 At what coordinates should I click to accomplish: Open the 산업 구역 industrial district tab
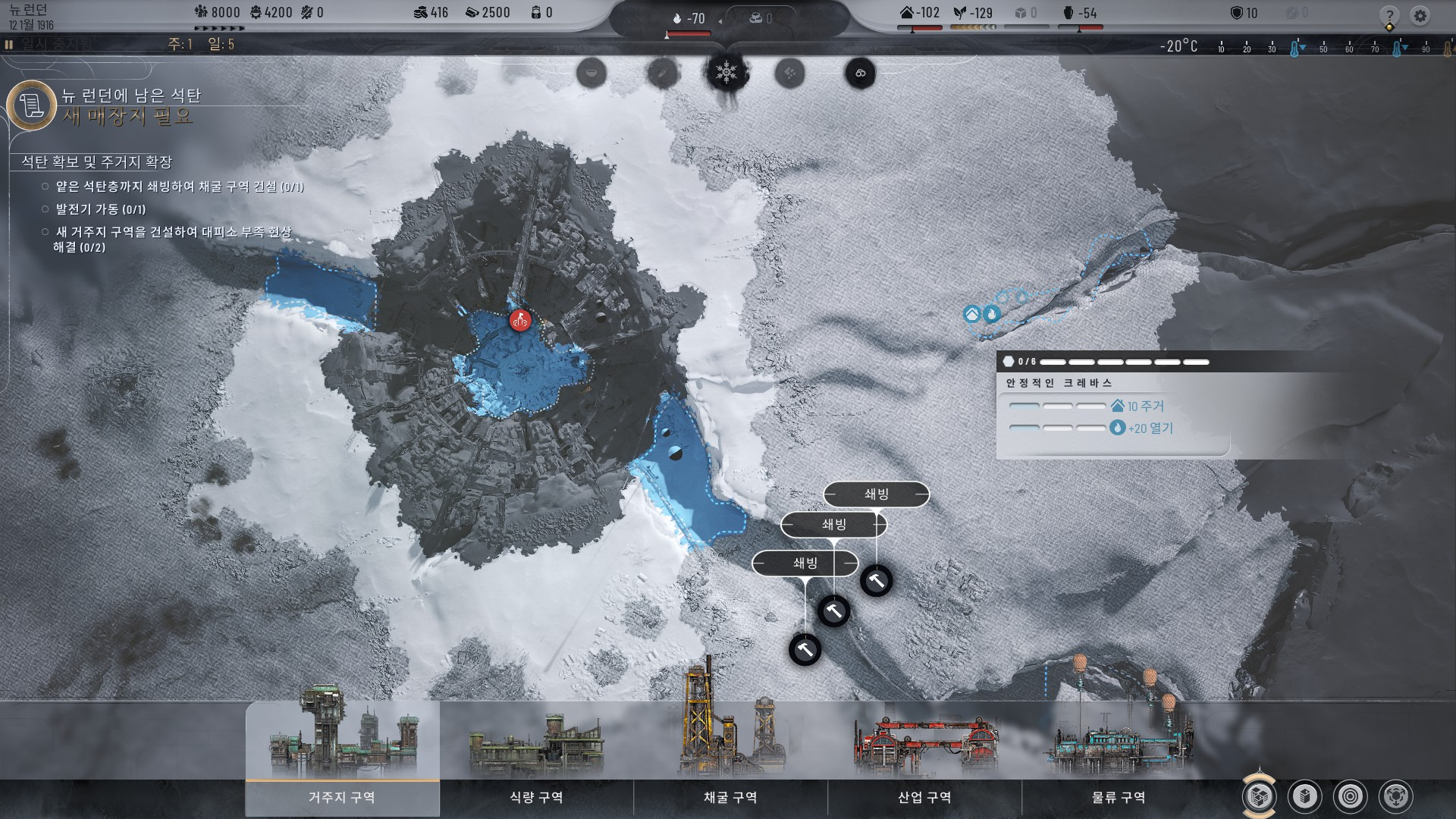click(924, 797)
